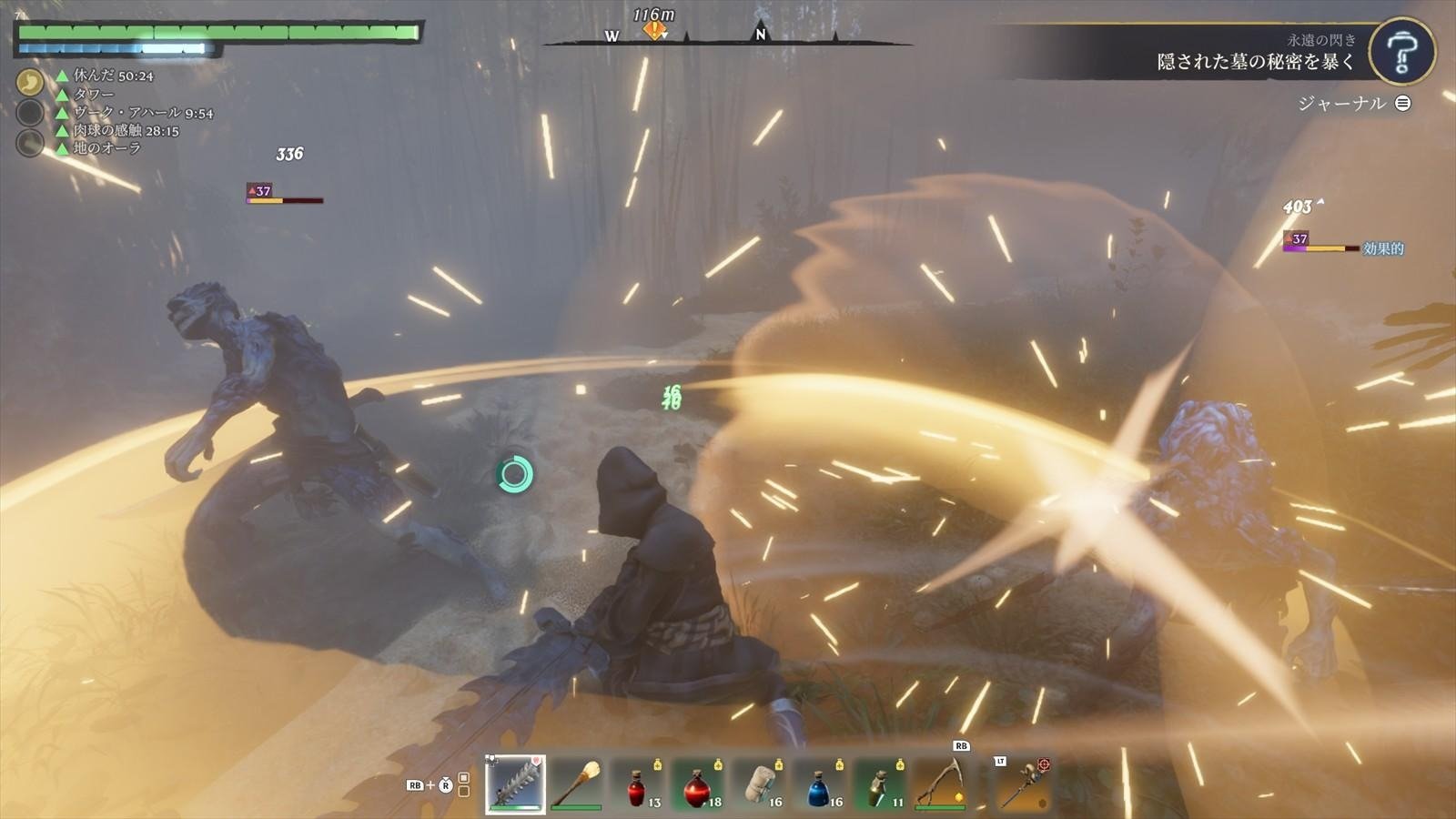This screenshot has height=819, width=1456.
Task: Select the pickaxe hotbar slot
Action: click(x=941, y=784)
